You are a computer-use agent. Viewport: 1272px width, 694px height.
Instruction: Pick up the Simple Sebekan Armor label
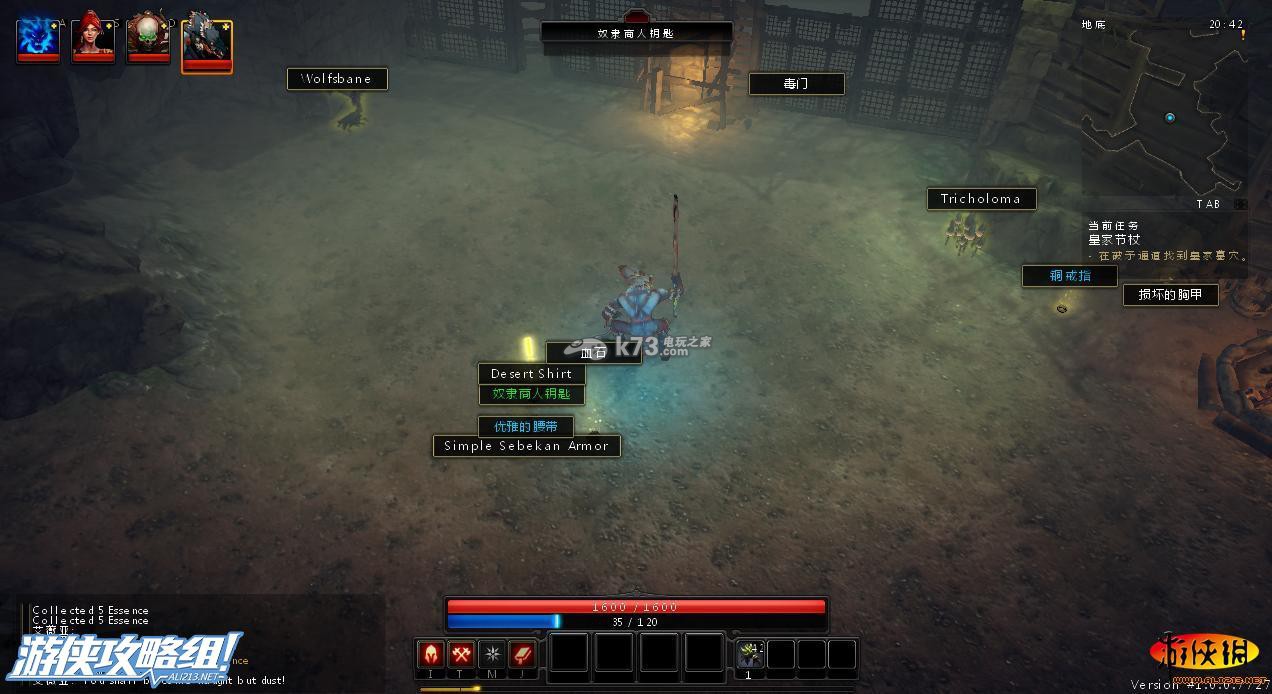click(526, 446)
